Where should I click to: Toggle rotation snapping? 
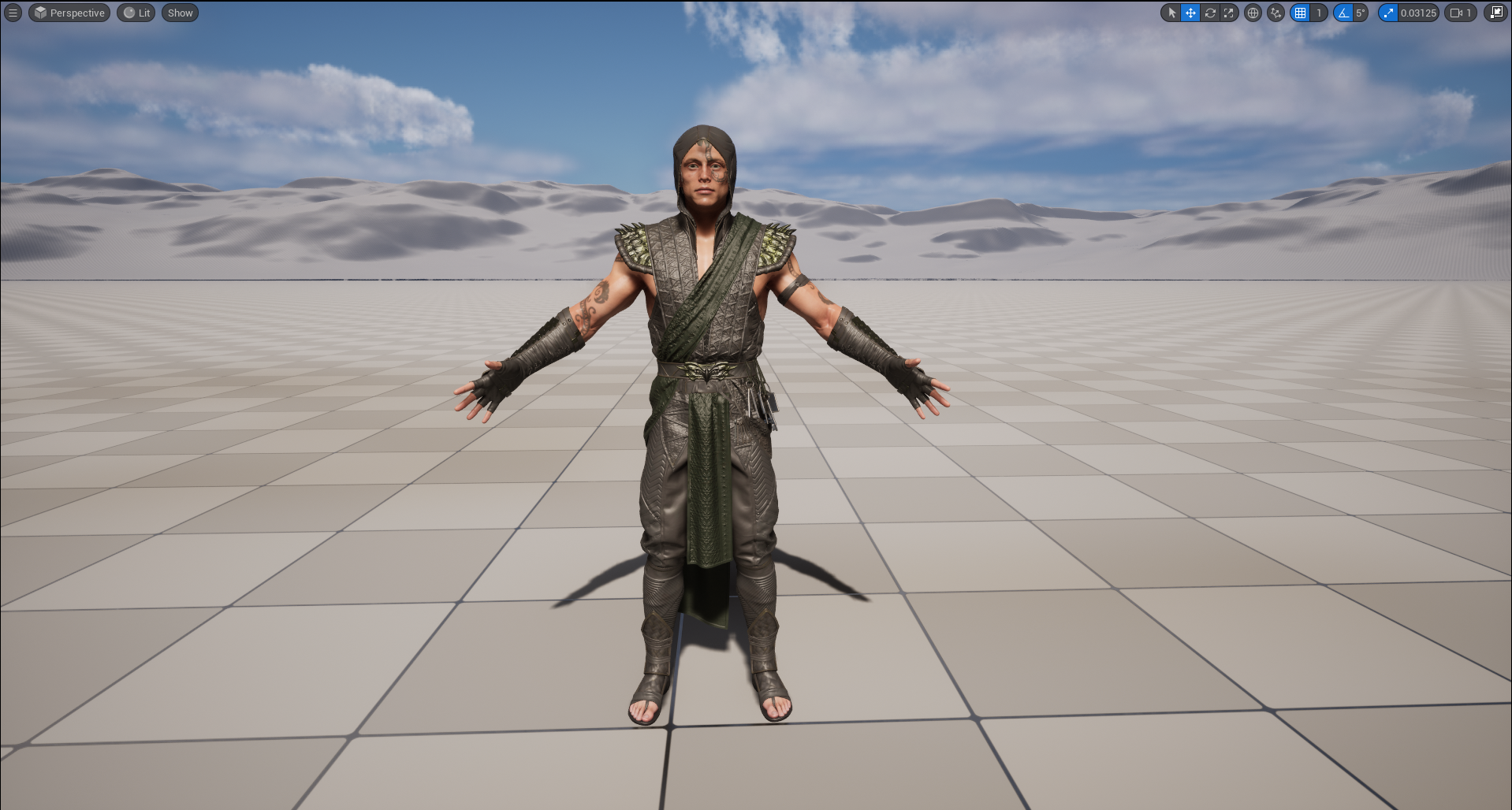[1344, 13]
